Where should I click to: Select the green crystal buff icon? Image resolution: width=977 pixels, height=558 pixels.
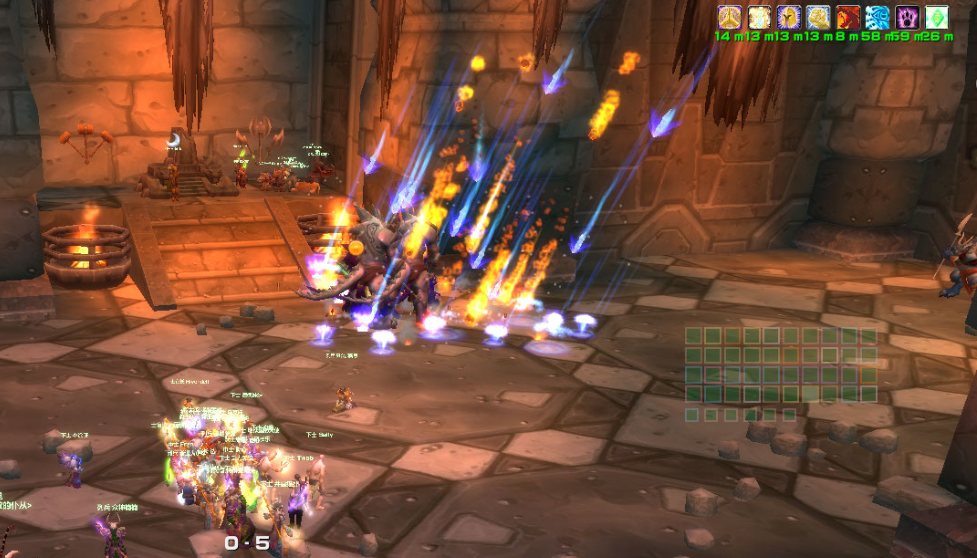tap(936, 17)
